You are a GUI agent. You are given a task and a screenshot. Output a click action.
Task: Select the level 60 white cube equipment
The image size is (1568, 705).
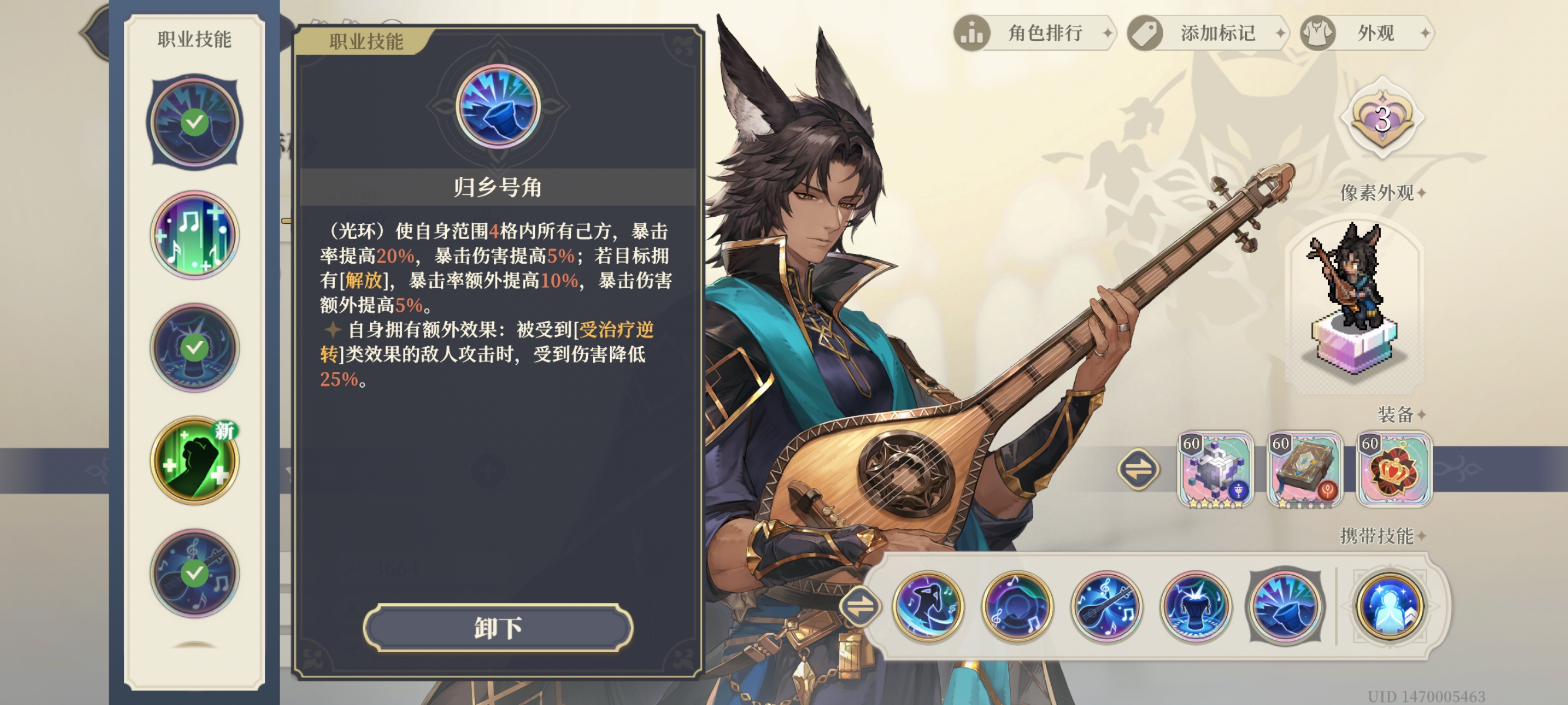pos(1215,469)
